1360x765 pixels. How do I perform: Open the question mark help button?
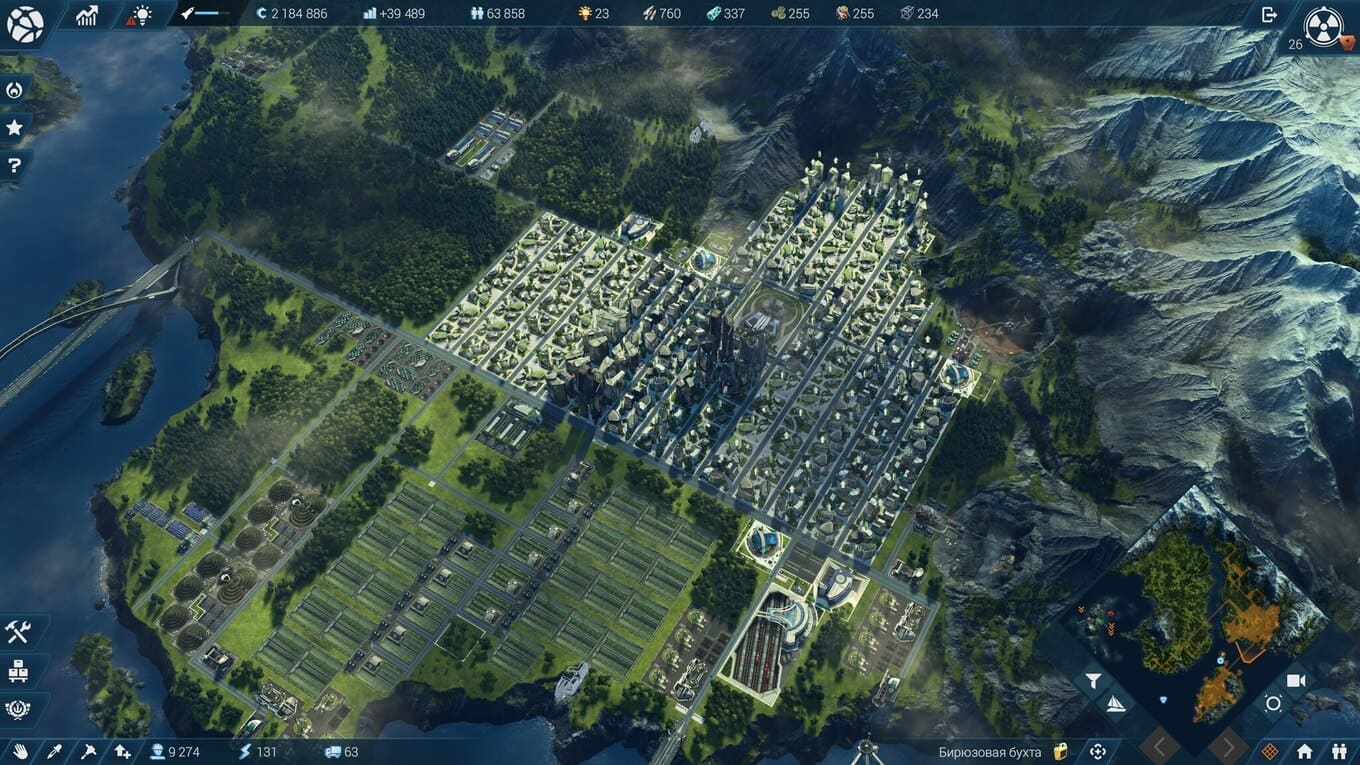(x=14, y=165)
